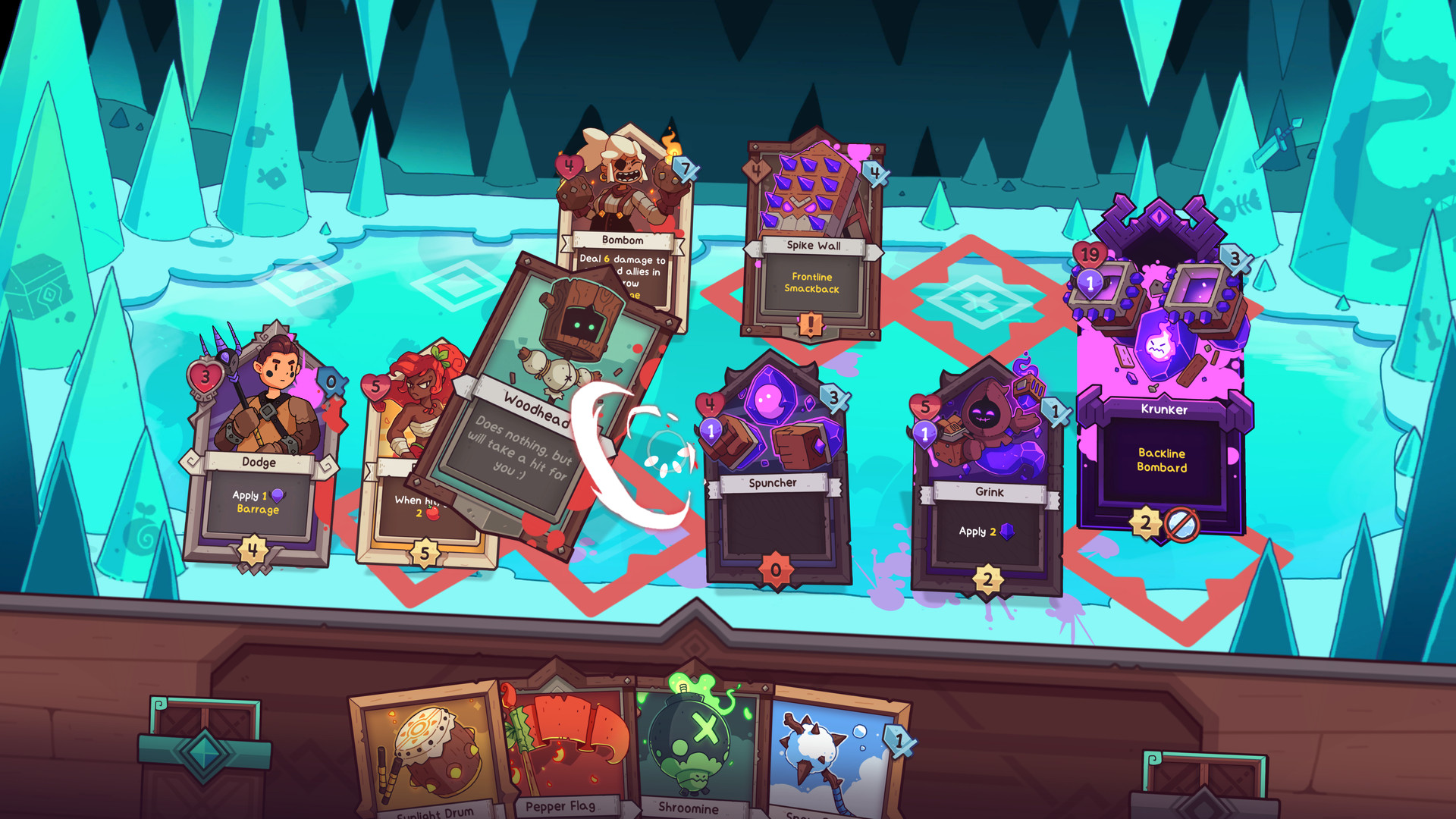Play the Sunlight Drum card from hand
The image size is (1456, 819).
coord(431,751)
